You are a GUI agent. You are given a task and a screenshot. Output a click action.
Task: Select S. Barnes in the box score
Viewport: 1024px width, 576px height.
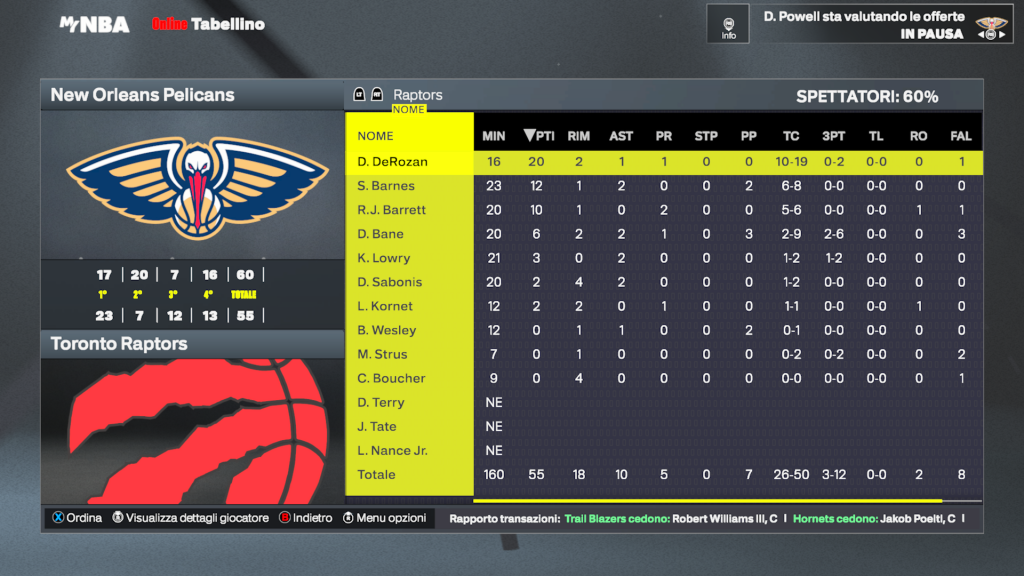[x=386, y=186]
